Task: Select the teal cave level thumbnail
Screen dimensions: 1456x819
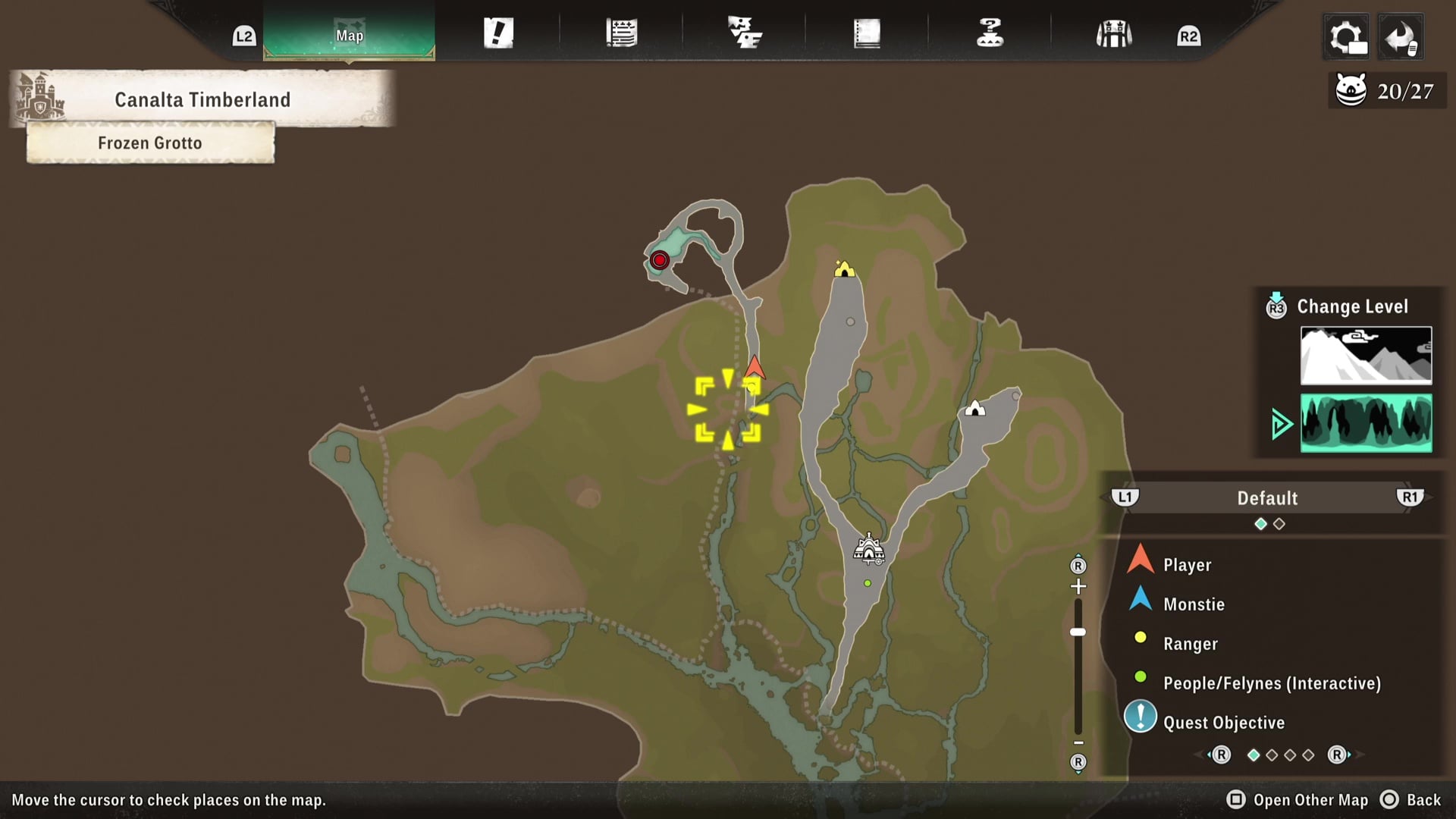Action: pyautogui.click(x=1366, y=423)
